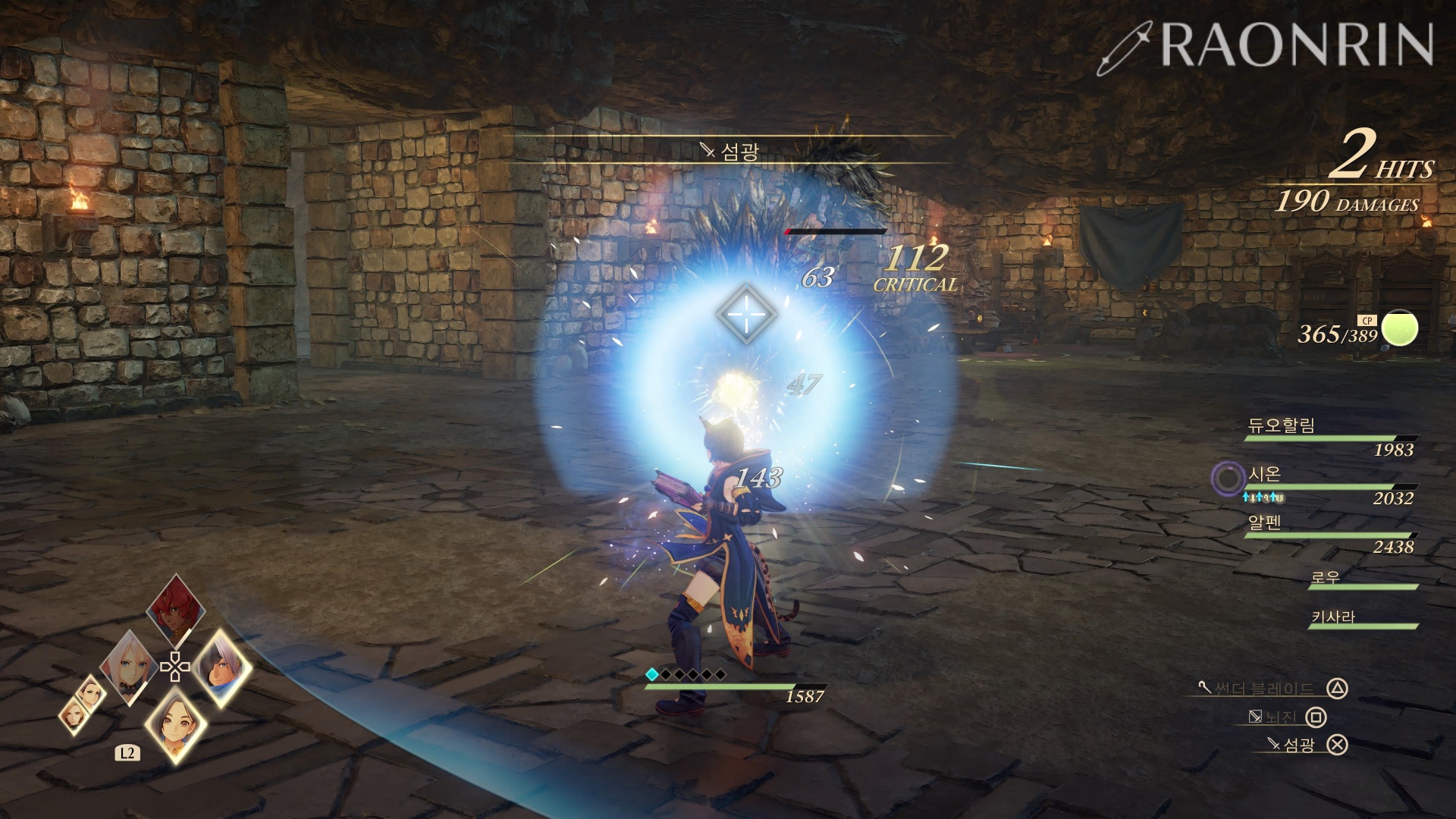Click the RAONRIN watermark logo
Viewport: 1456px width, 819px height.
click(x=1266, y=45)
